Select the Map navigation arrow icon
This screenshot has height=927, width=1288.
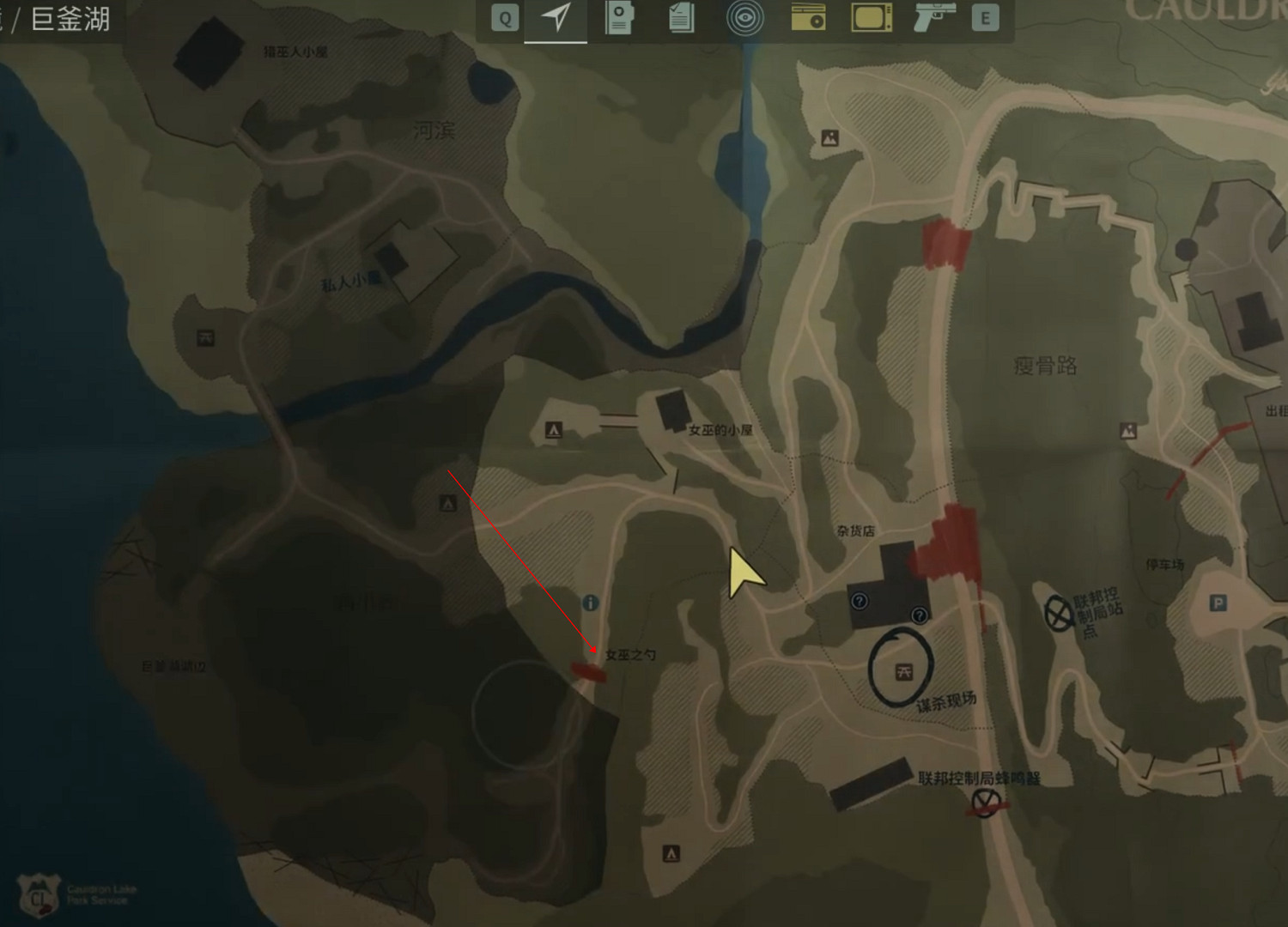tap(556, 19)
